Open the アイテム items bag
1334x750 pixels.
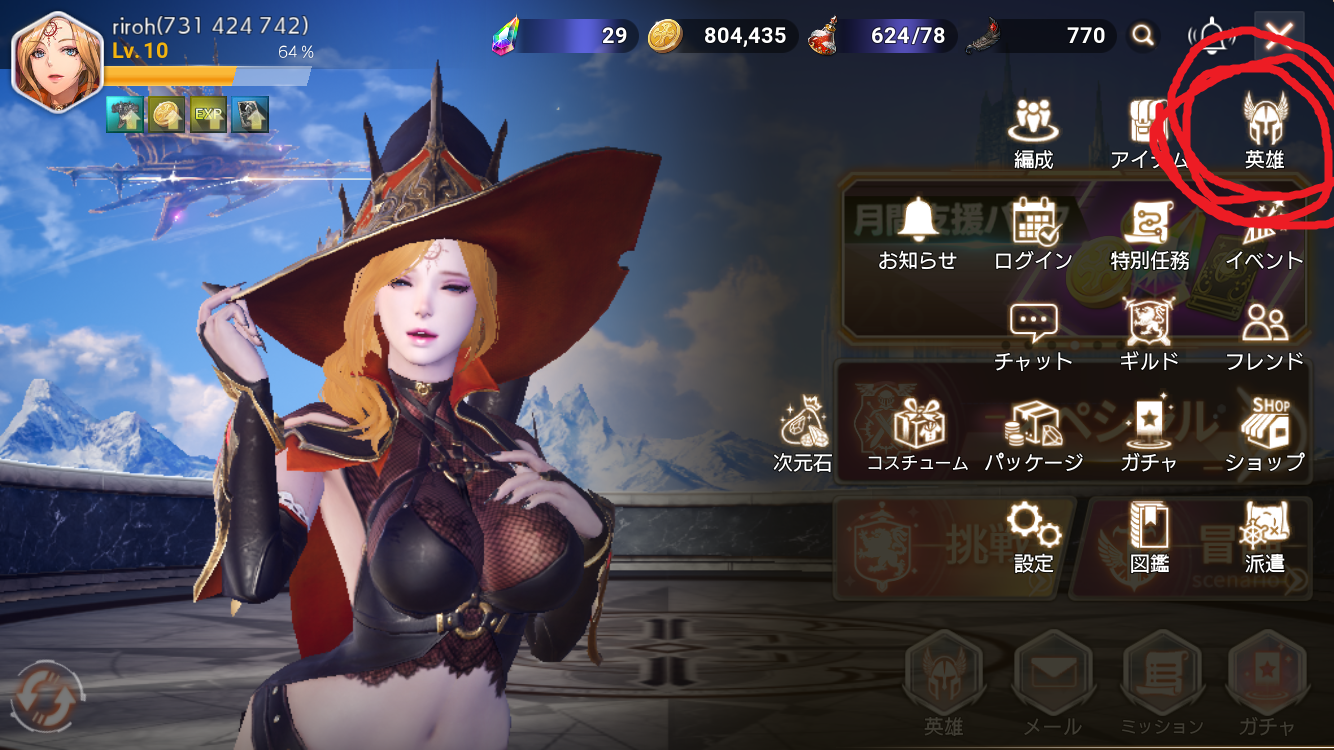click(1148, 130)
